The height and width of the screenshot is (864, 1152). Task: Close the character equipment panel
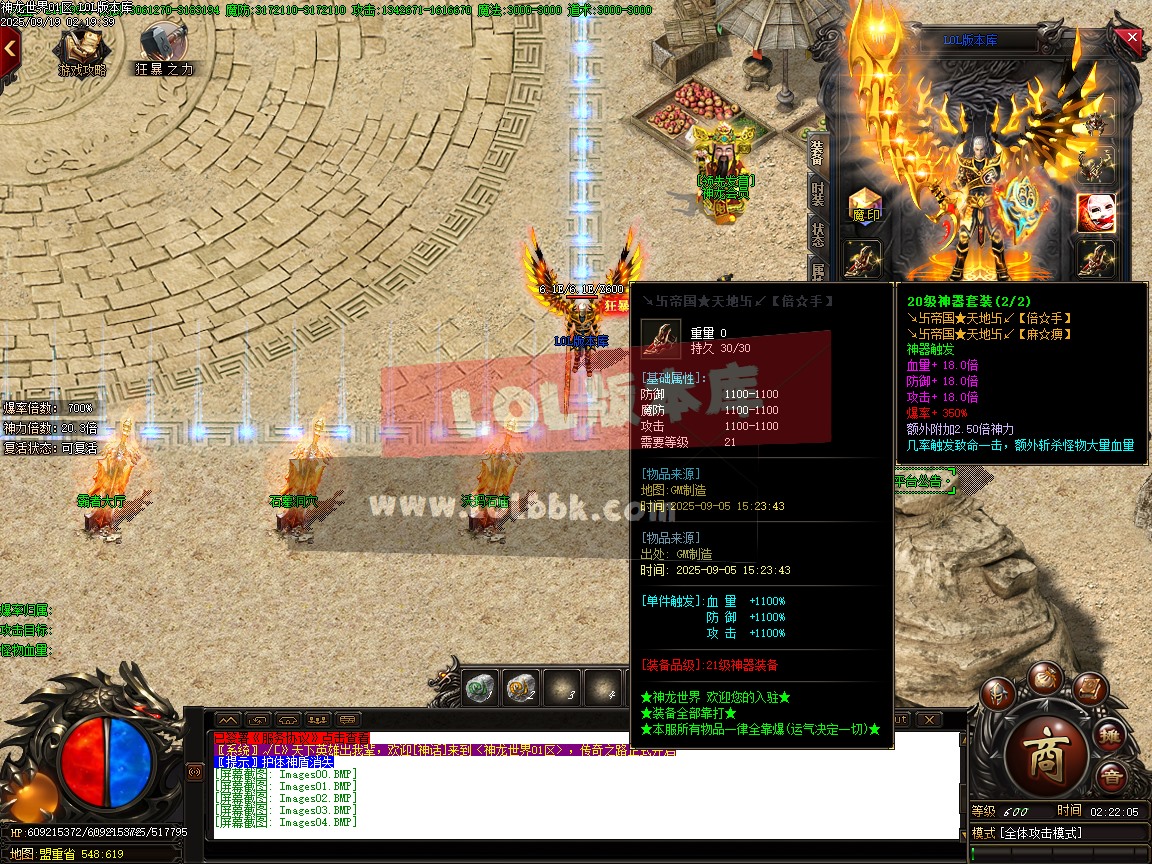point(1132,38)
